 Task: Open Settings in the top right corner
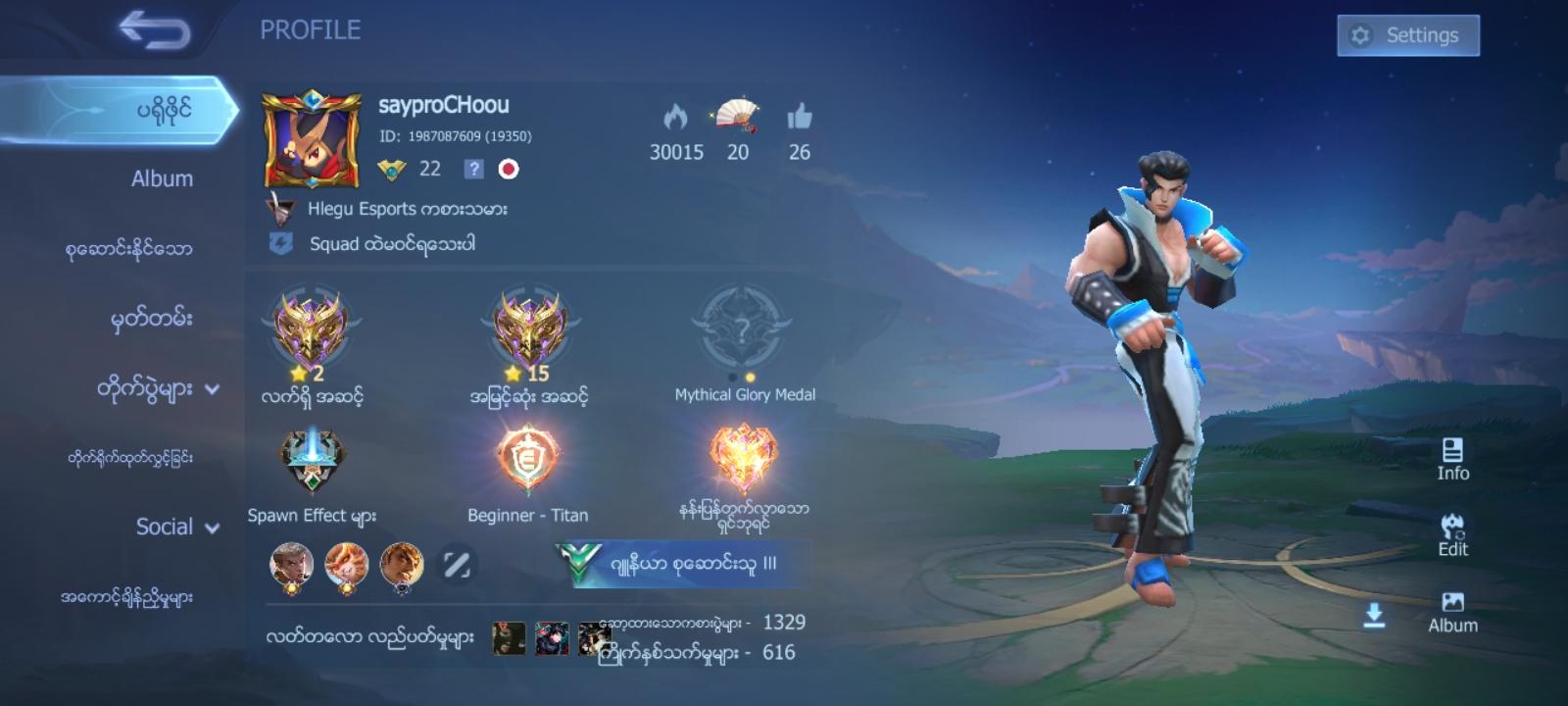[x=1408, y=34]
